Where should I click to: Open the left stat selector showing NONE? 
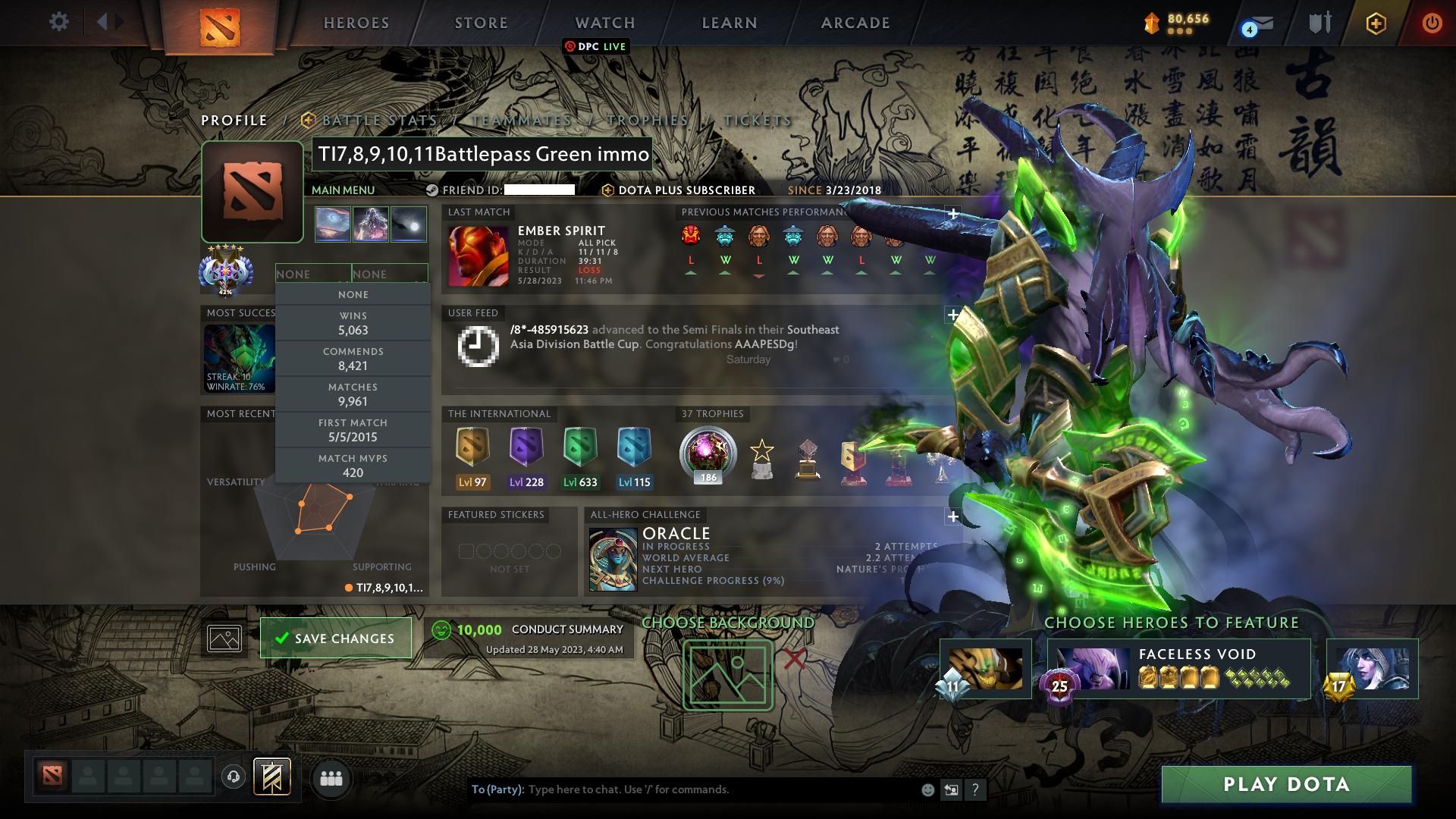(x=313, y=273)
